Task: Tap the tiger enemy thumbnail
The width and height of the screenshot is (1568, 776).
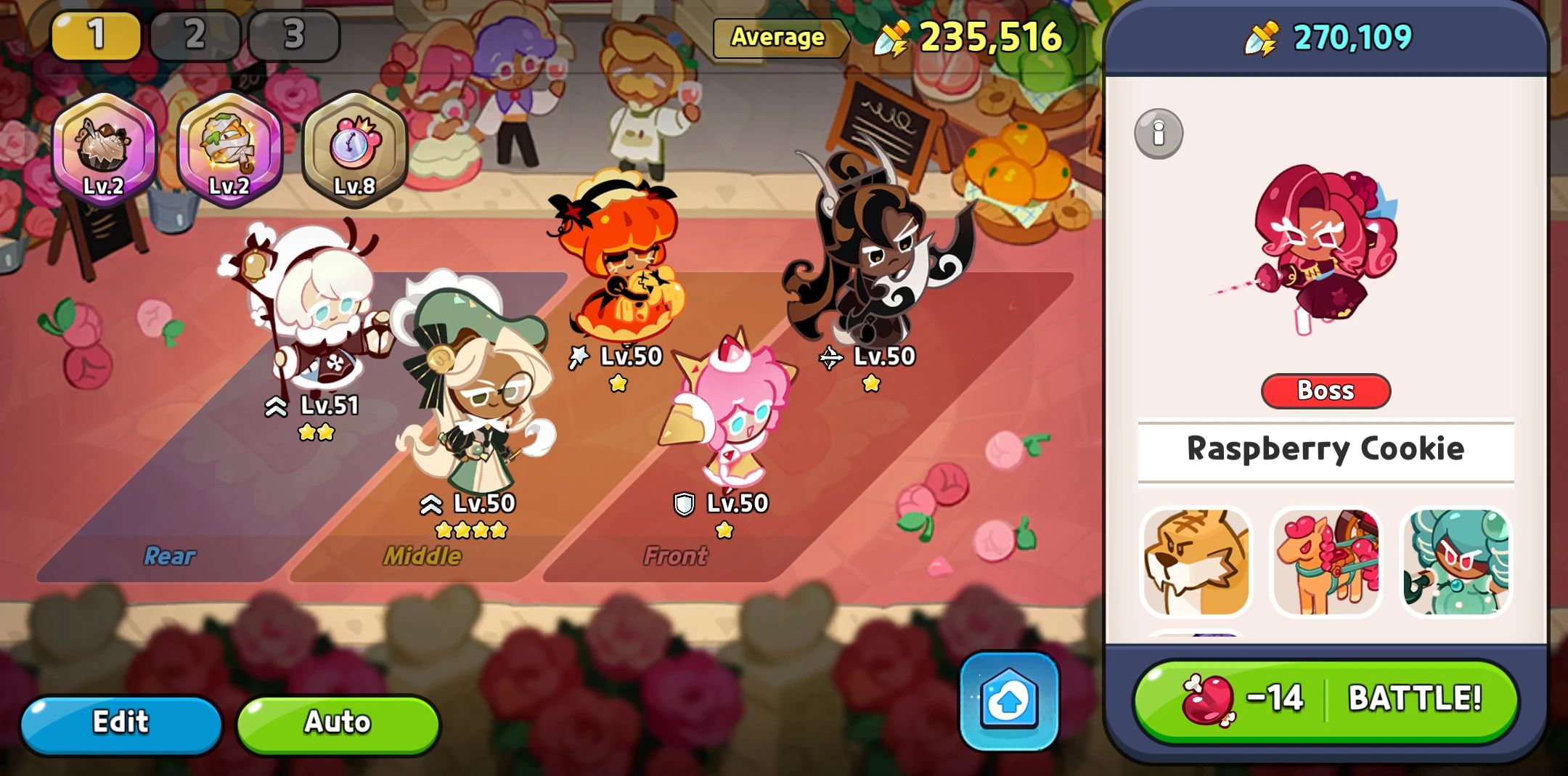Action: [x=1196, y=562]
